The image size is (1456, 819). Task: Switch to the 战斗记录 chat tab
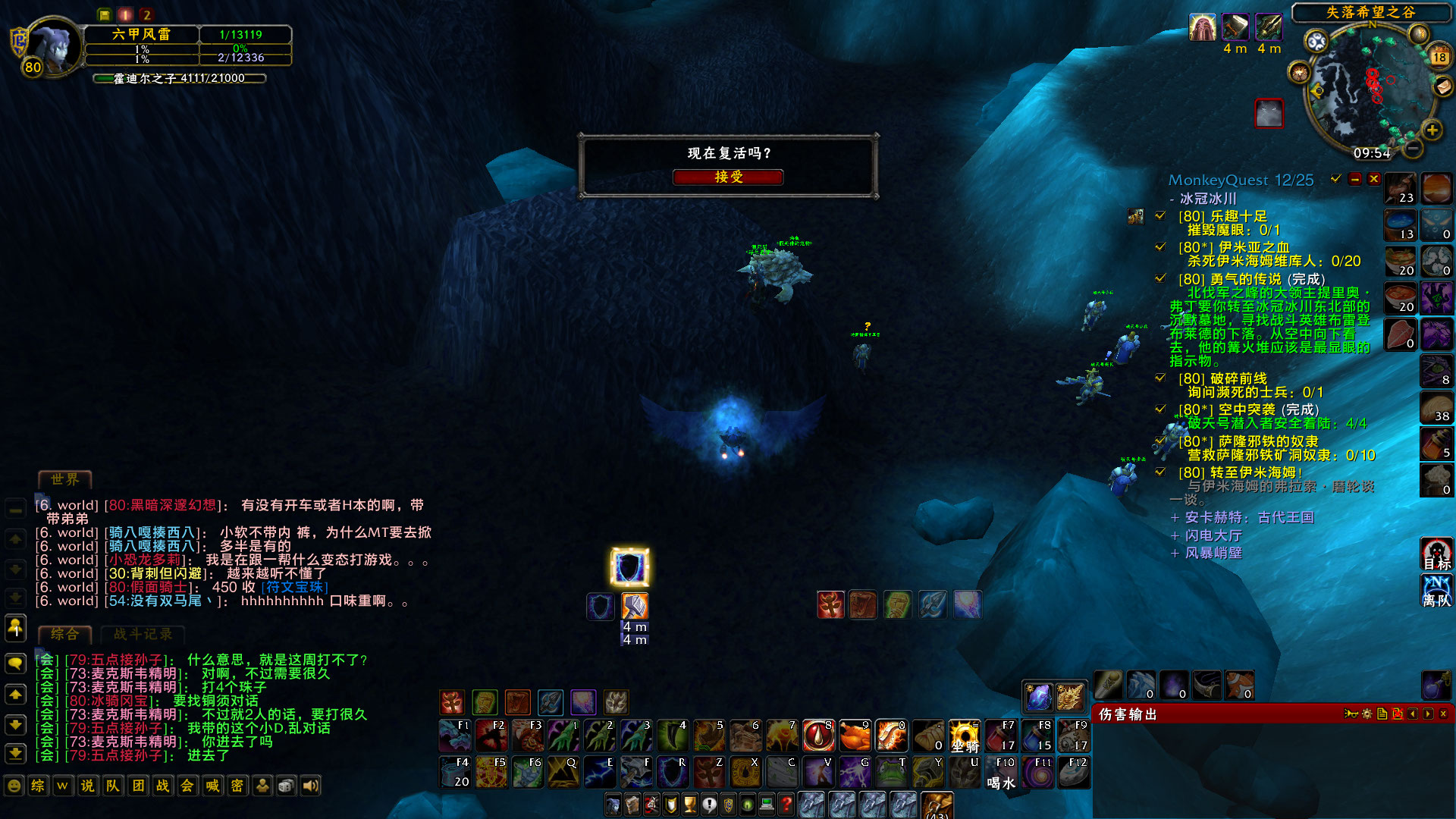point(144,635)
